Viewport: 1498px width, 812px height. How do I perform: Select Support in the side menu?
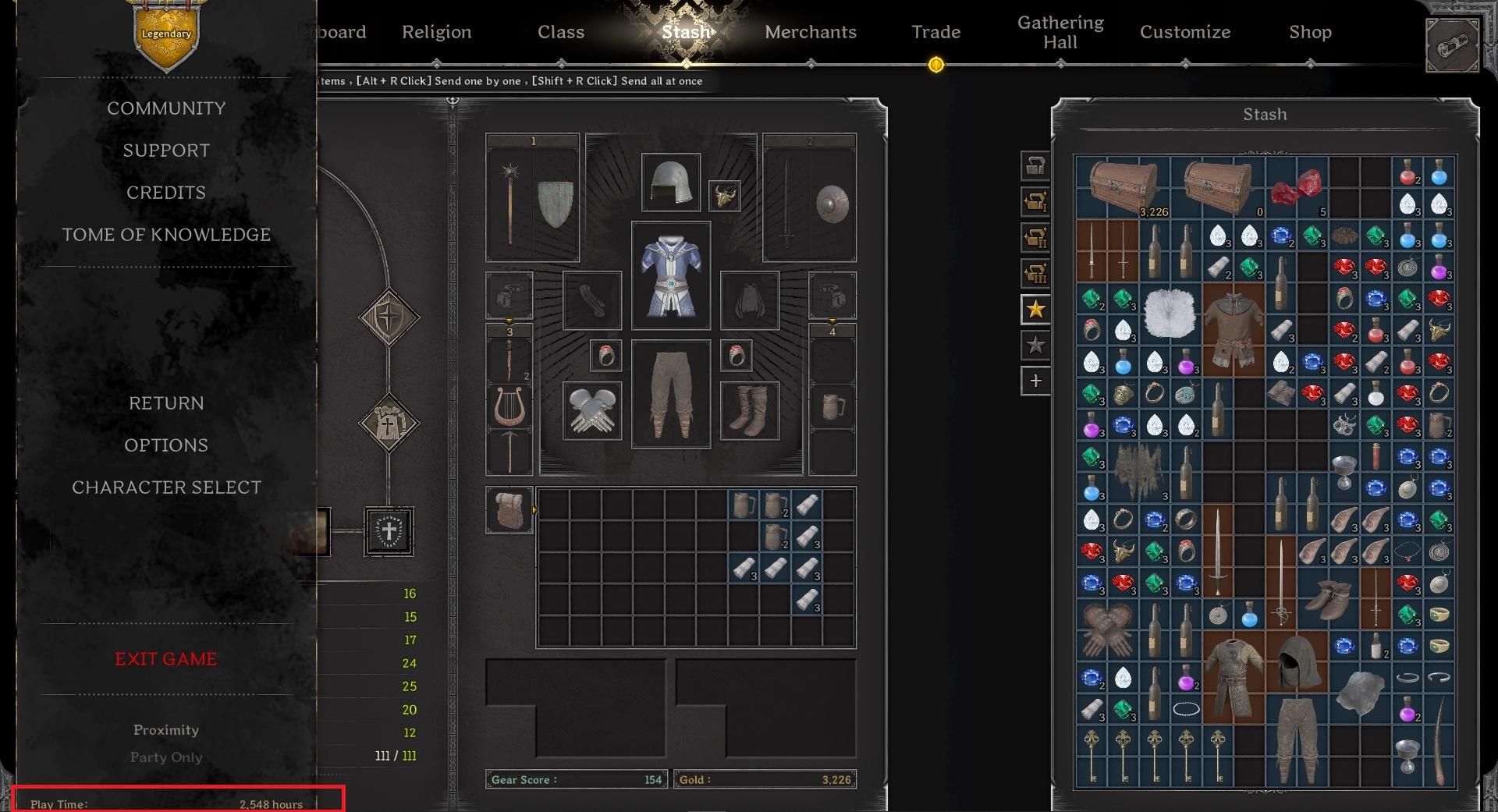pyautogui.click(x=166, y=151)
